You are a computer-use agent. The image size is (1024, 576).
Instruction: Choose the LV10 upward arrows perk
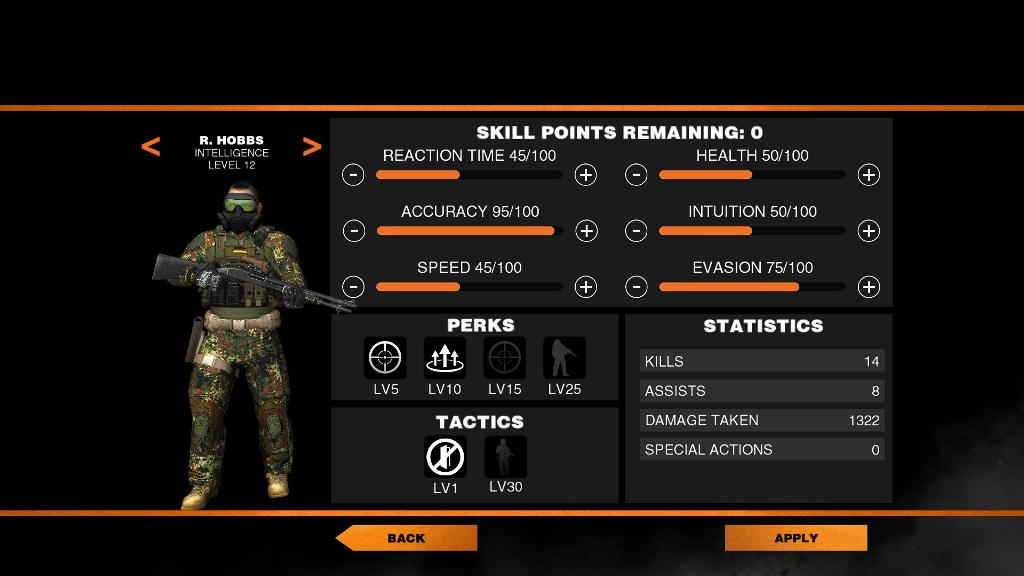tap(445, 358)
